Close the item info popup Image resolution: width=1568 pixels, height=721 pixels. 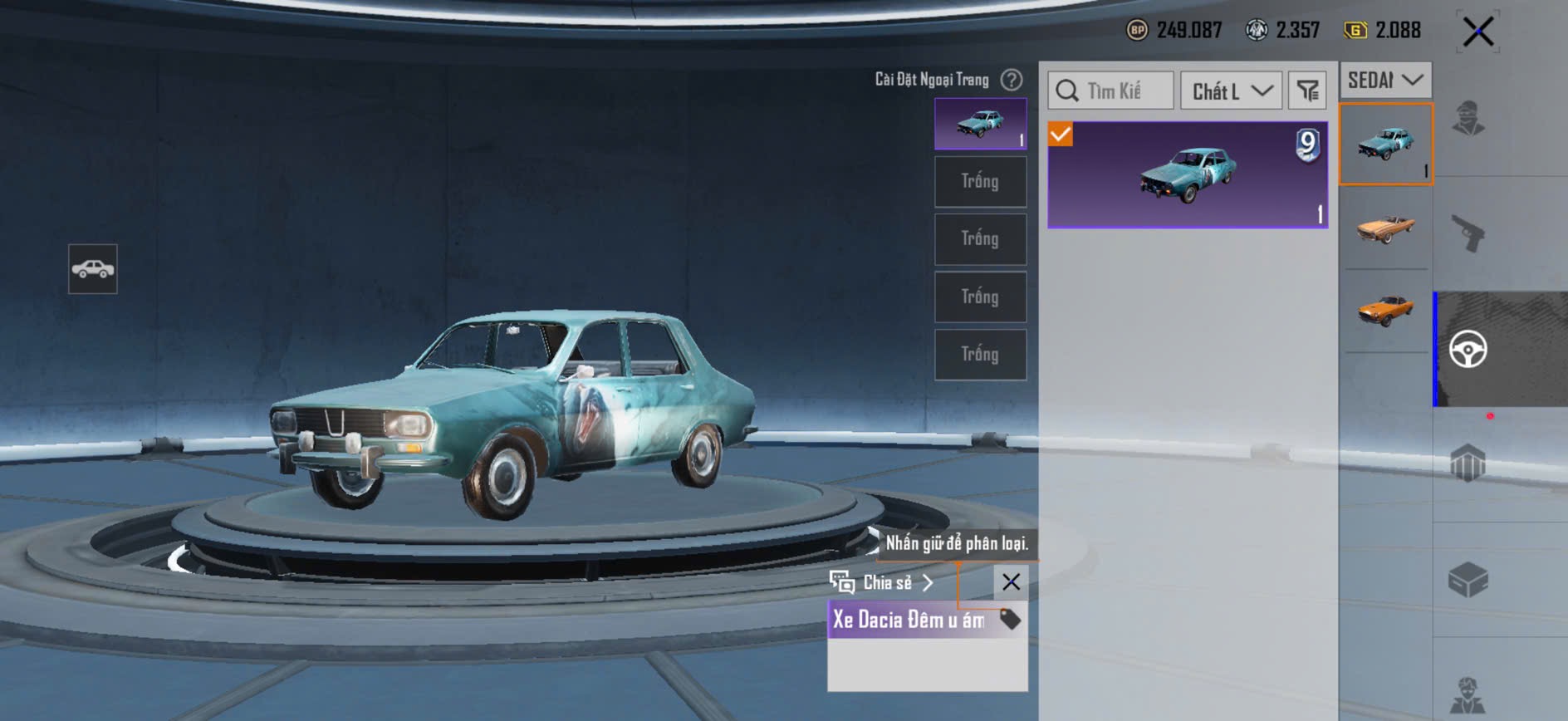1011,582
